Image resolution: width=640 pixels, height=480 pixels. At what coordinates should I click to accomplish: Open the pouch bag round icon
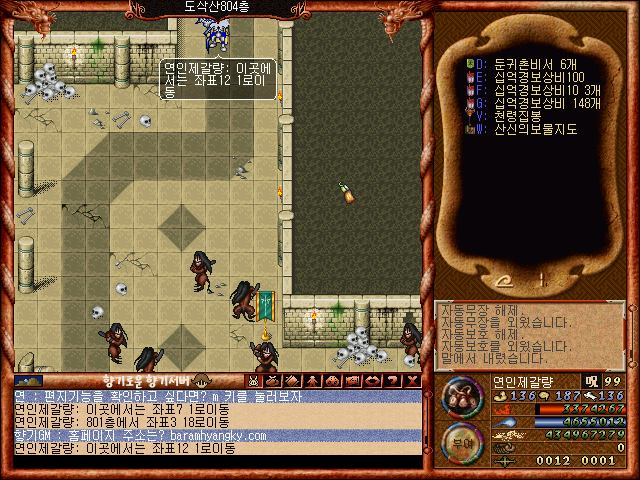[461, 395]
